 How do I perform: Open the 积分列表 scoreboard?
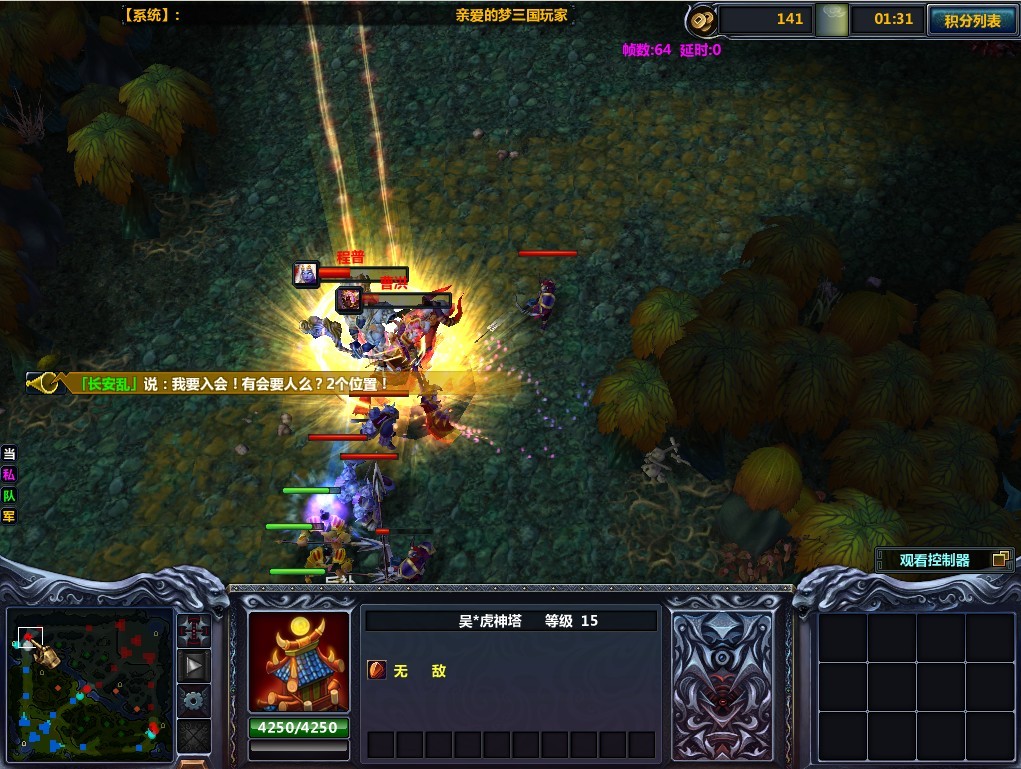tap(972, 20)
